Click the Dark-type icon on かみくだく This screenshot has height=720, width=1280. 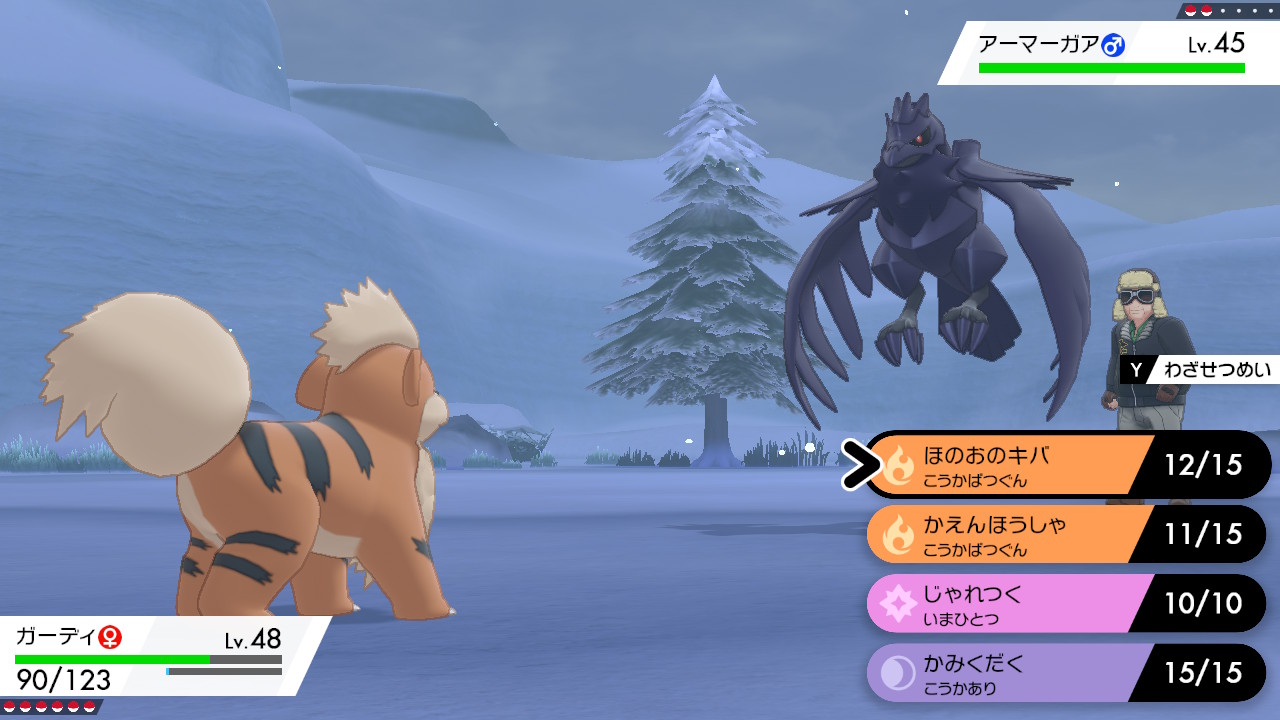click(x=895, y=670)
